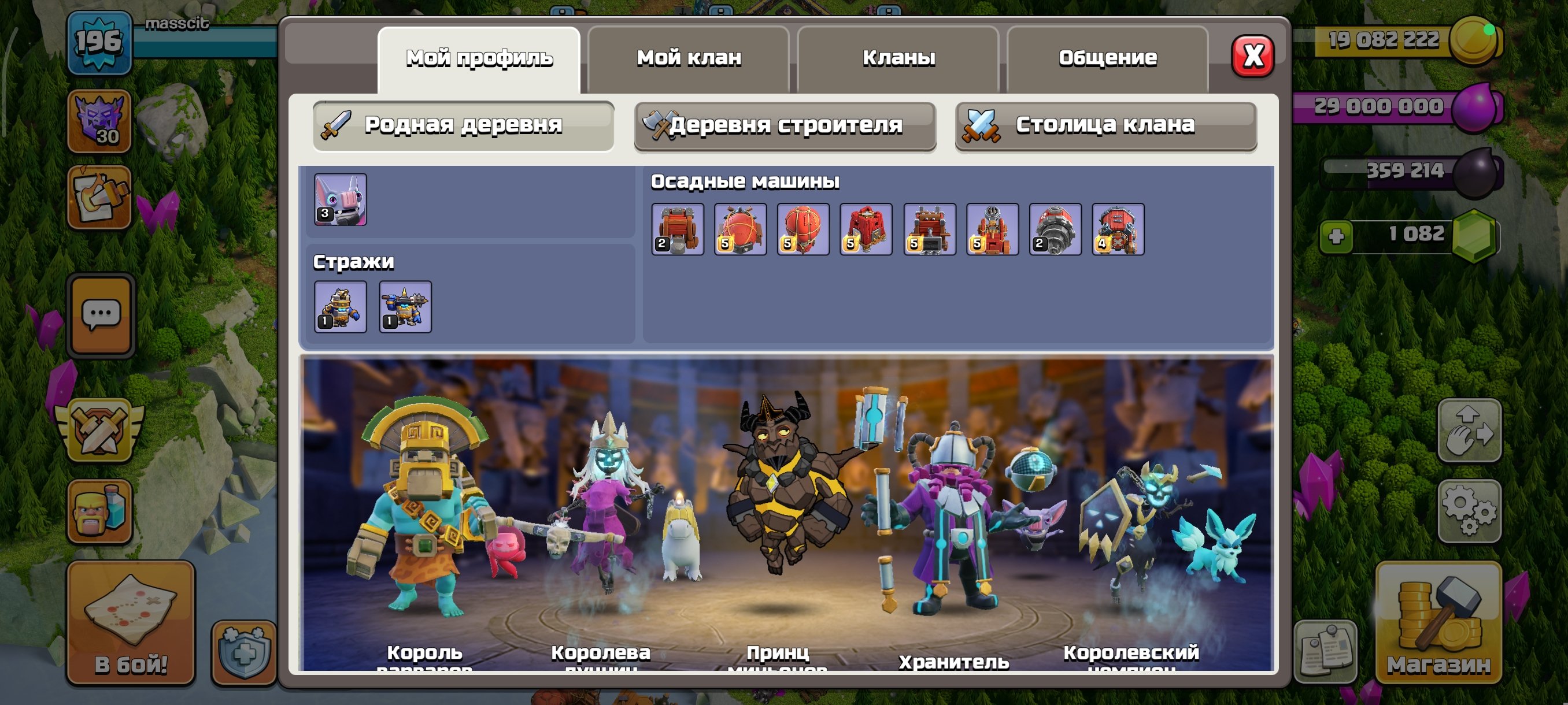1568x705 pixels.
Task: View the Stone Slammer siege machine
Action: click(803, 228)
